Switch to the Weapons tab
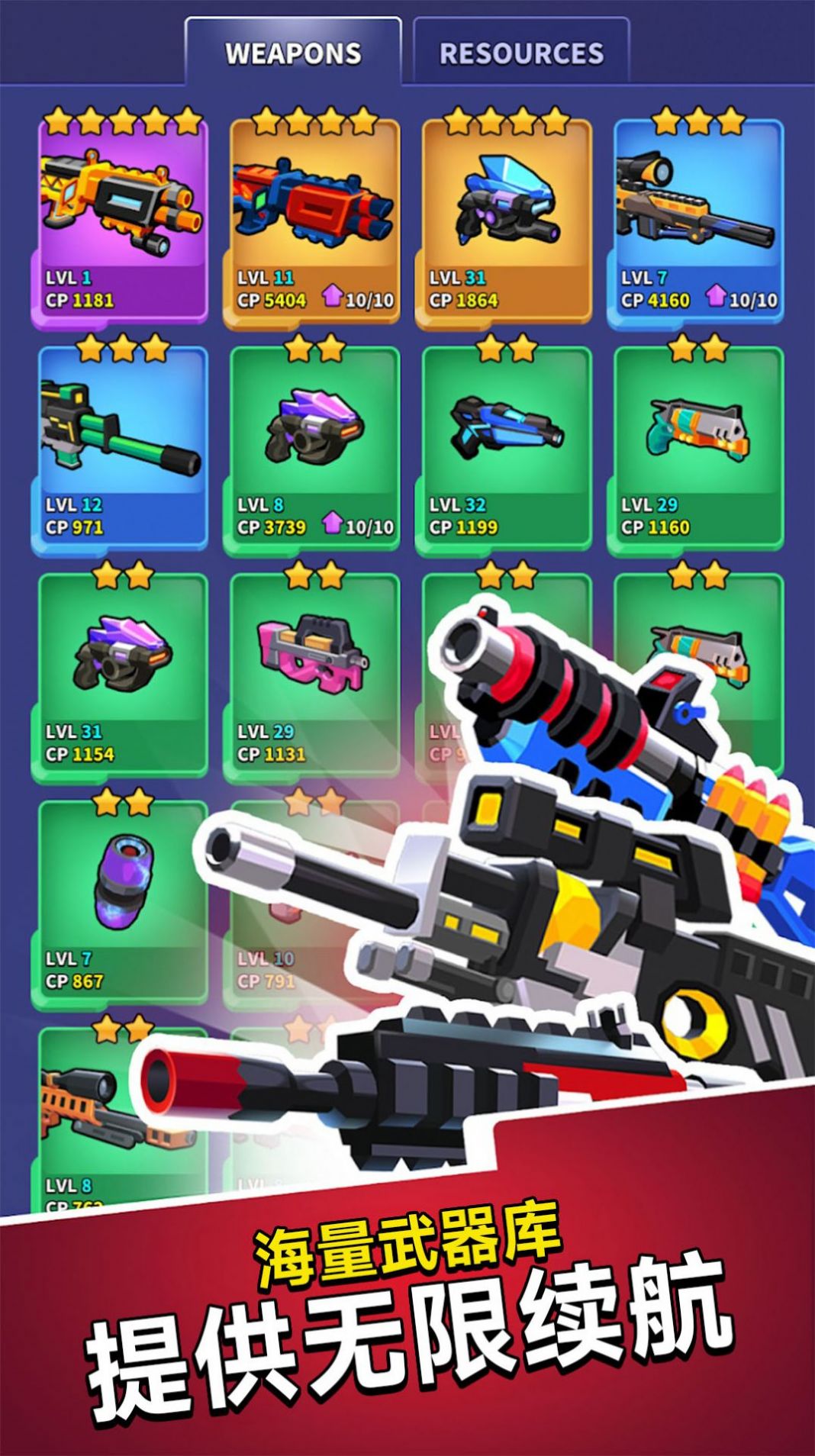815x1456 pixels. point(293,53)
